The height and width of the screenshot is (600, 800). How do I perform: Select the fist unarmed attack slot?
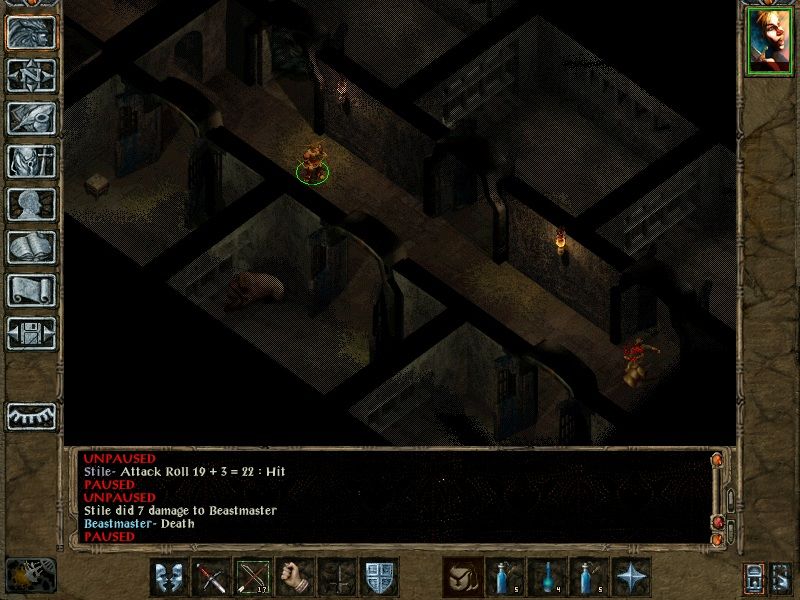[295, 577]
